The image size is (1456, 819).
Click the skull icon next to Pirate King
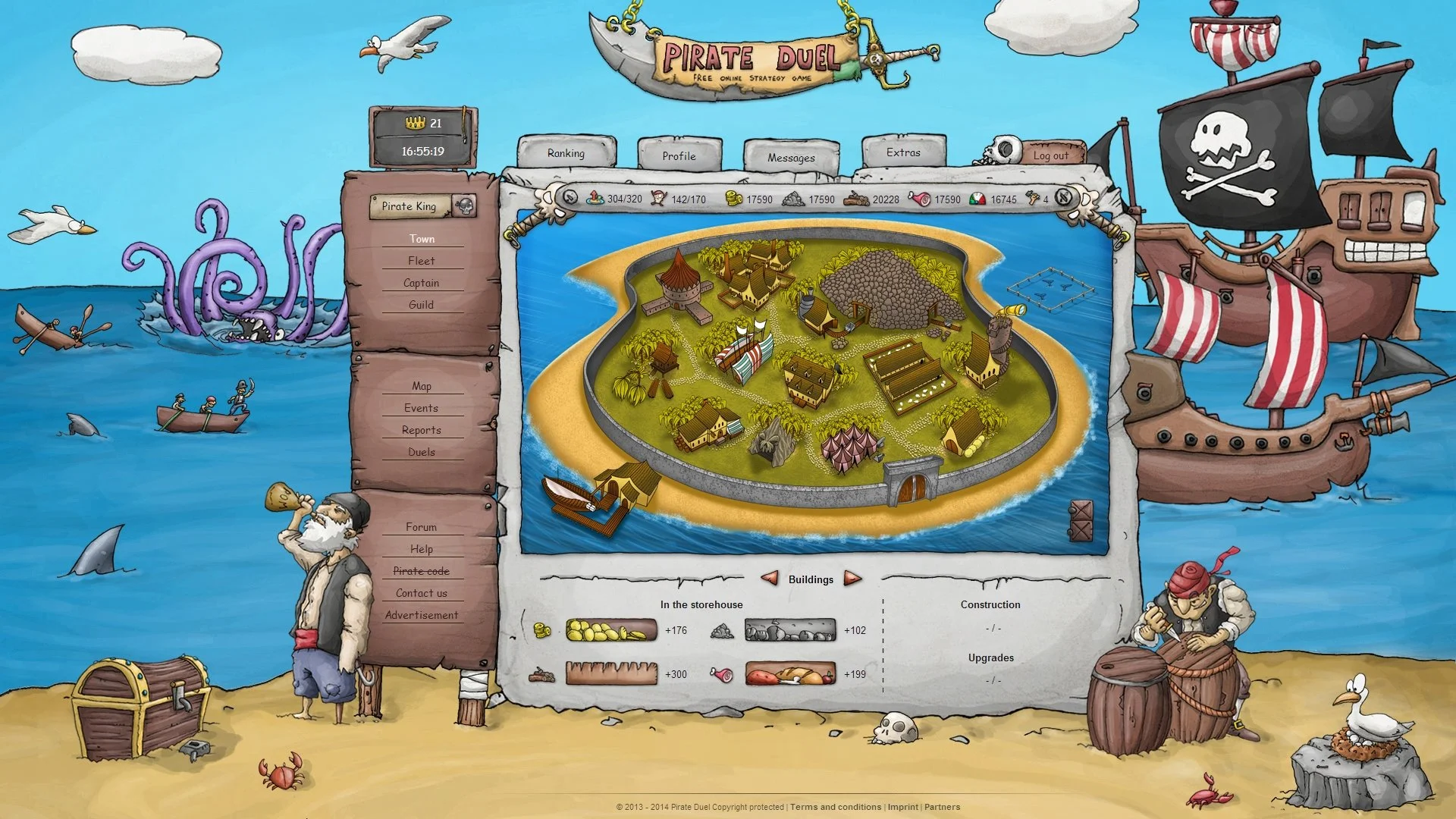[x=465, y=206]
